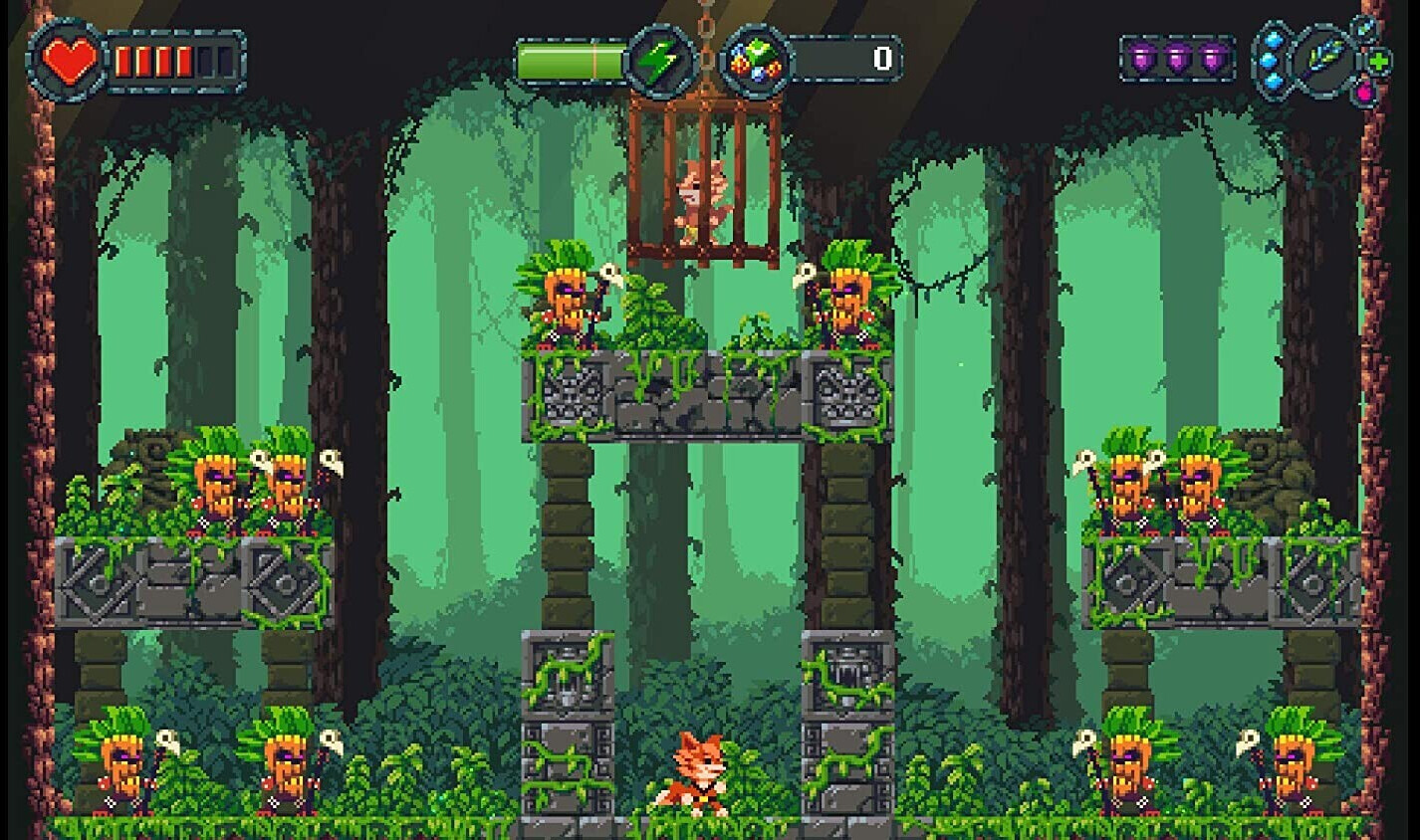Activate the green lightning bolt energy icon
Viewport: 1420px width, 840px height.
[x=658, y=62]
